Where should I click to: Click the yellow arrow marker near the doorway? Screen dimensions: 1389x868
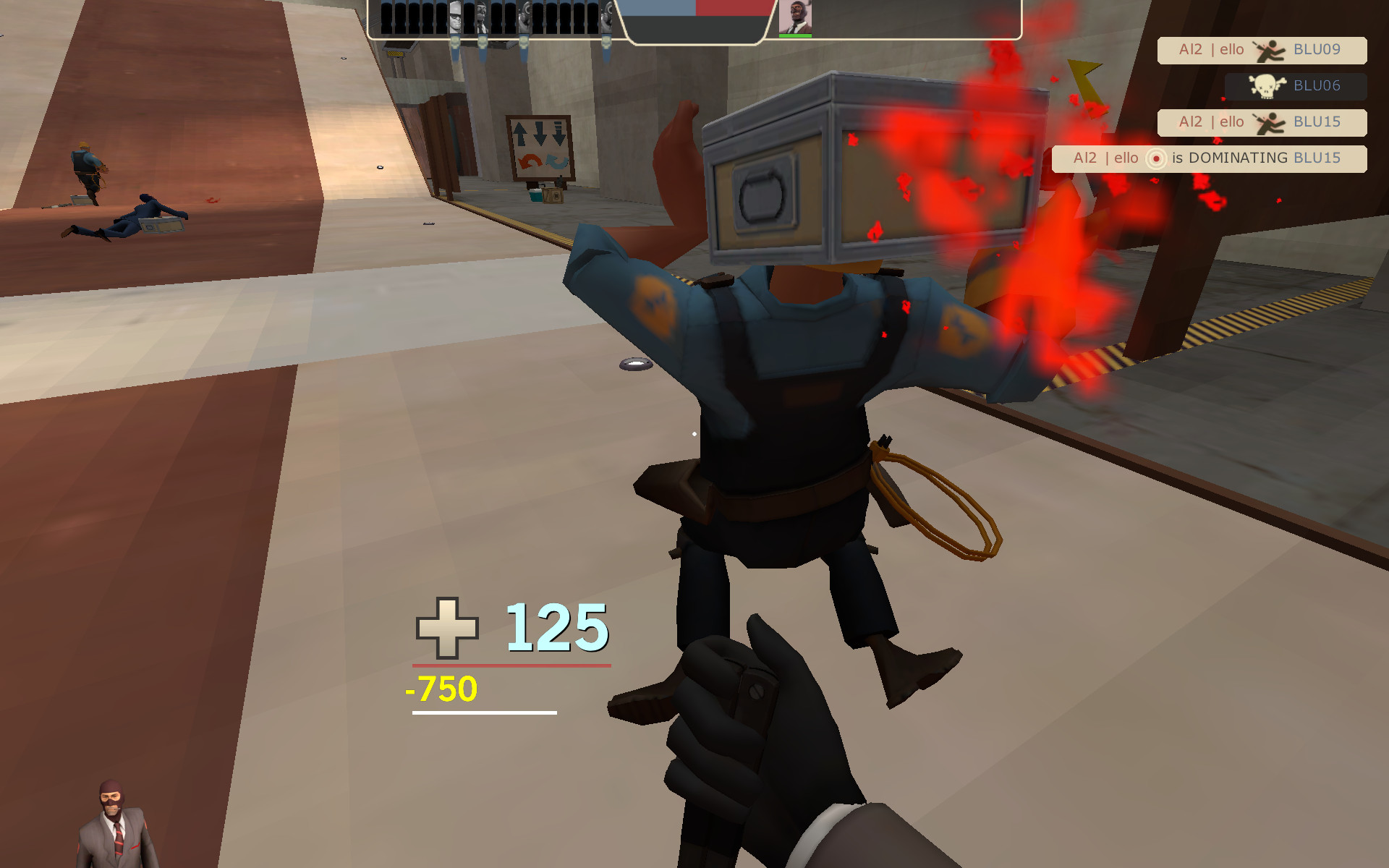(x=1085, y=83)
